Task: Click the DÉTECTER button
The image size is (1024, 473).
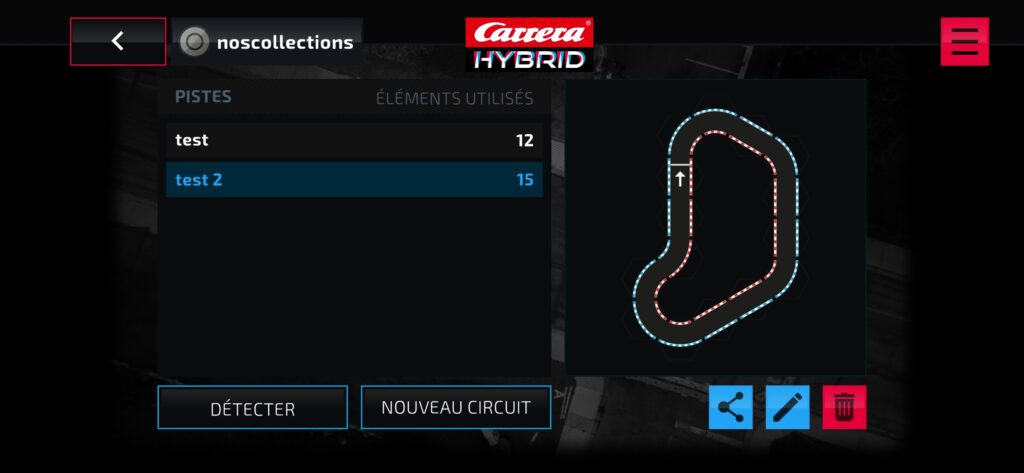Action: pos(252,408)
